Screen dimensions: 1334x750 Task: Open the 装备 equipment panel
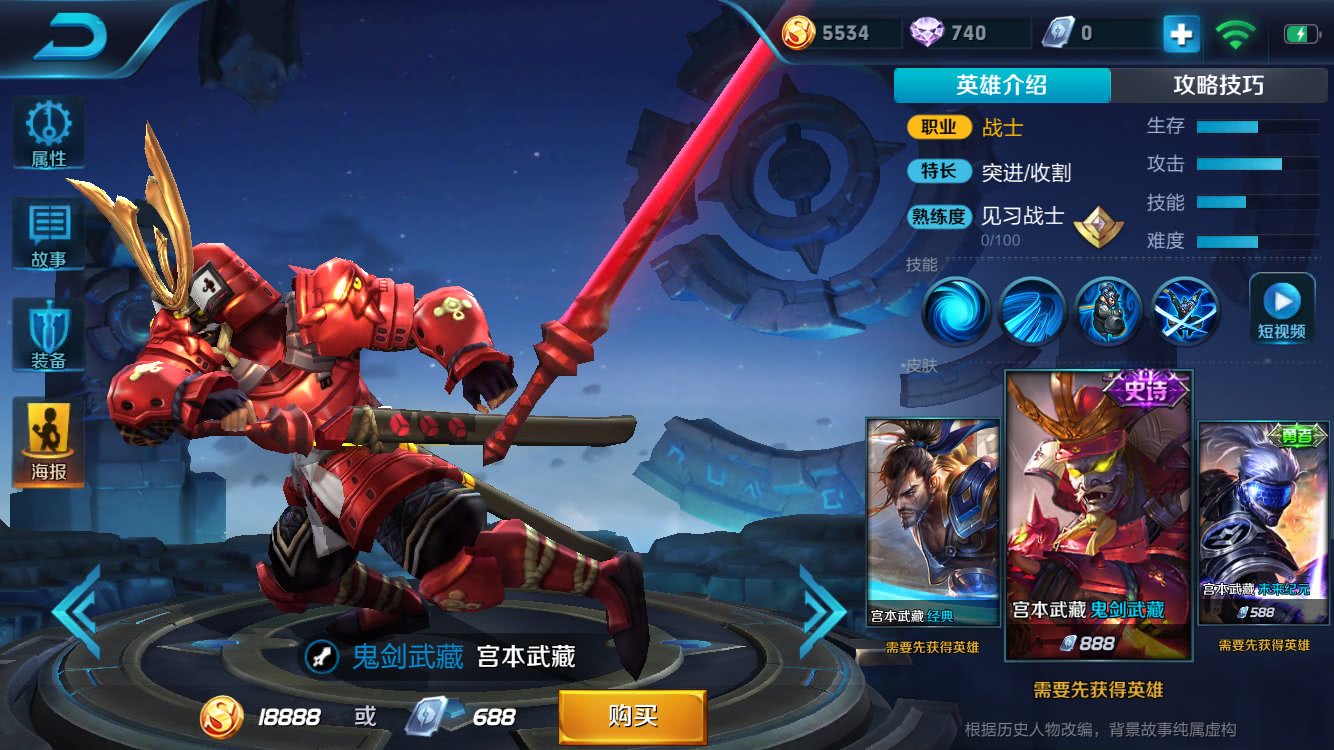click(x=48, y=336)
